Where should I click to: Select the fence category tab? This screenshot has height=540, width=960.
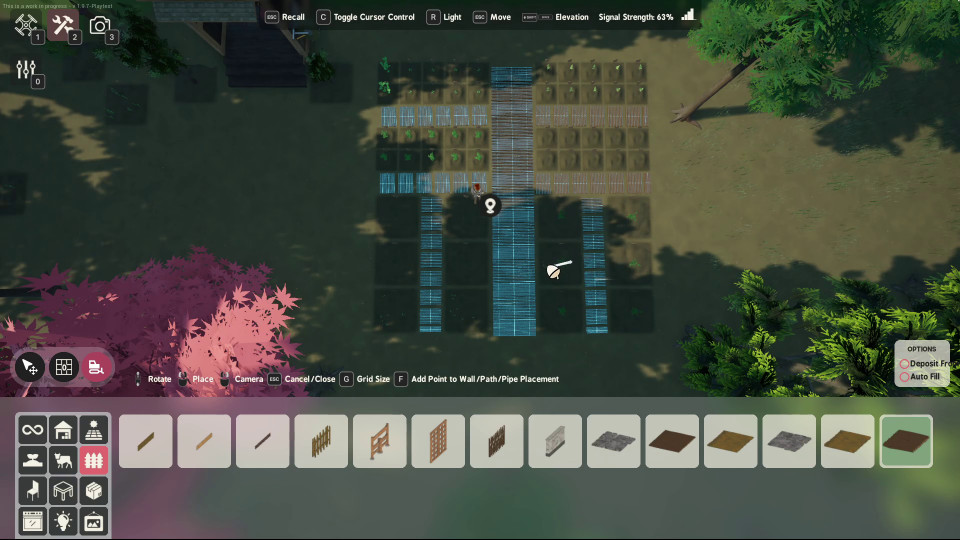pos(93,460)
